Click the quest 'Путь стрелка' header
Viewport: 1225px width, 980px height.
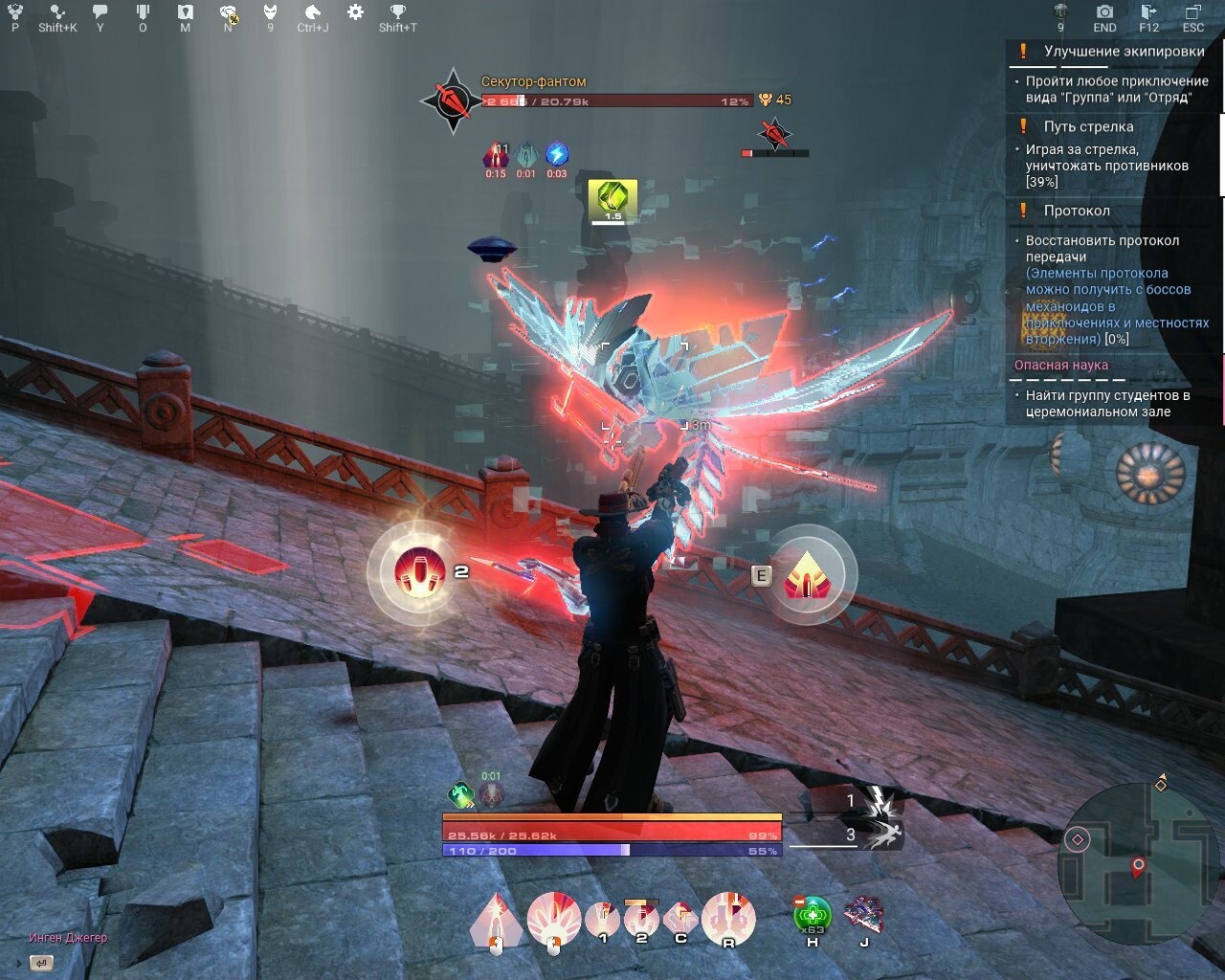click(1091, 125)
